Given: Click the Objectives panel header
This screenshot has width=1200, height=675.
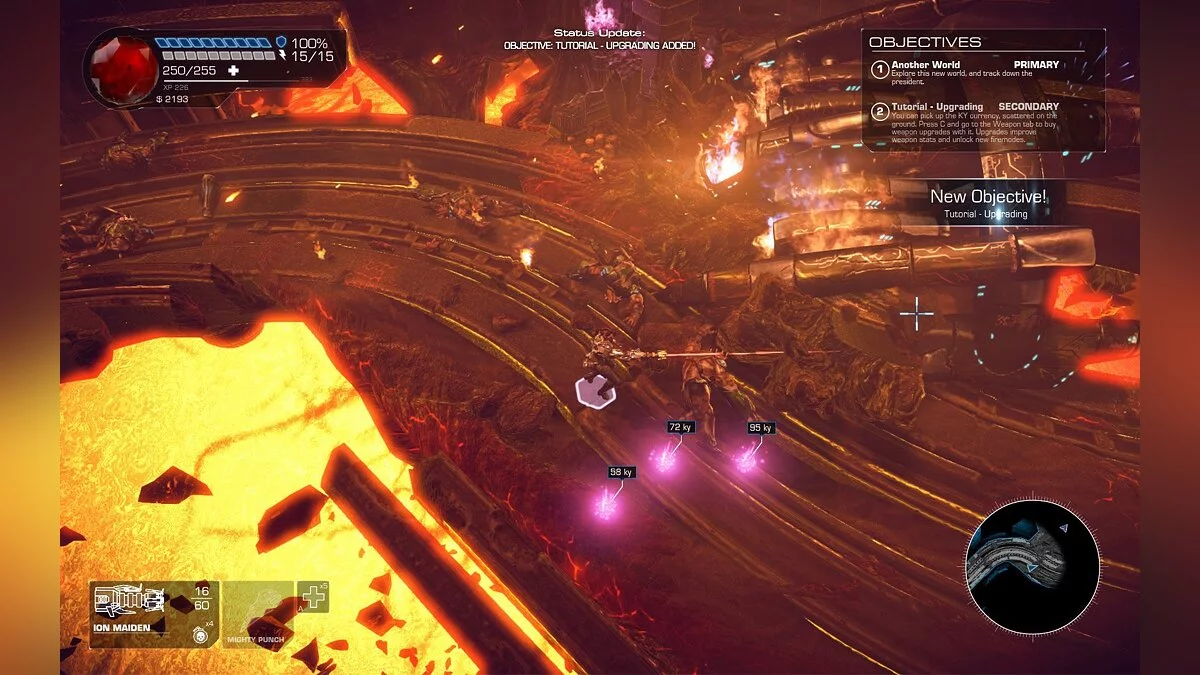Looking at the screenshot, I should 925,43.
